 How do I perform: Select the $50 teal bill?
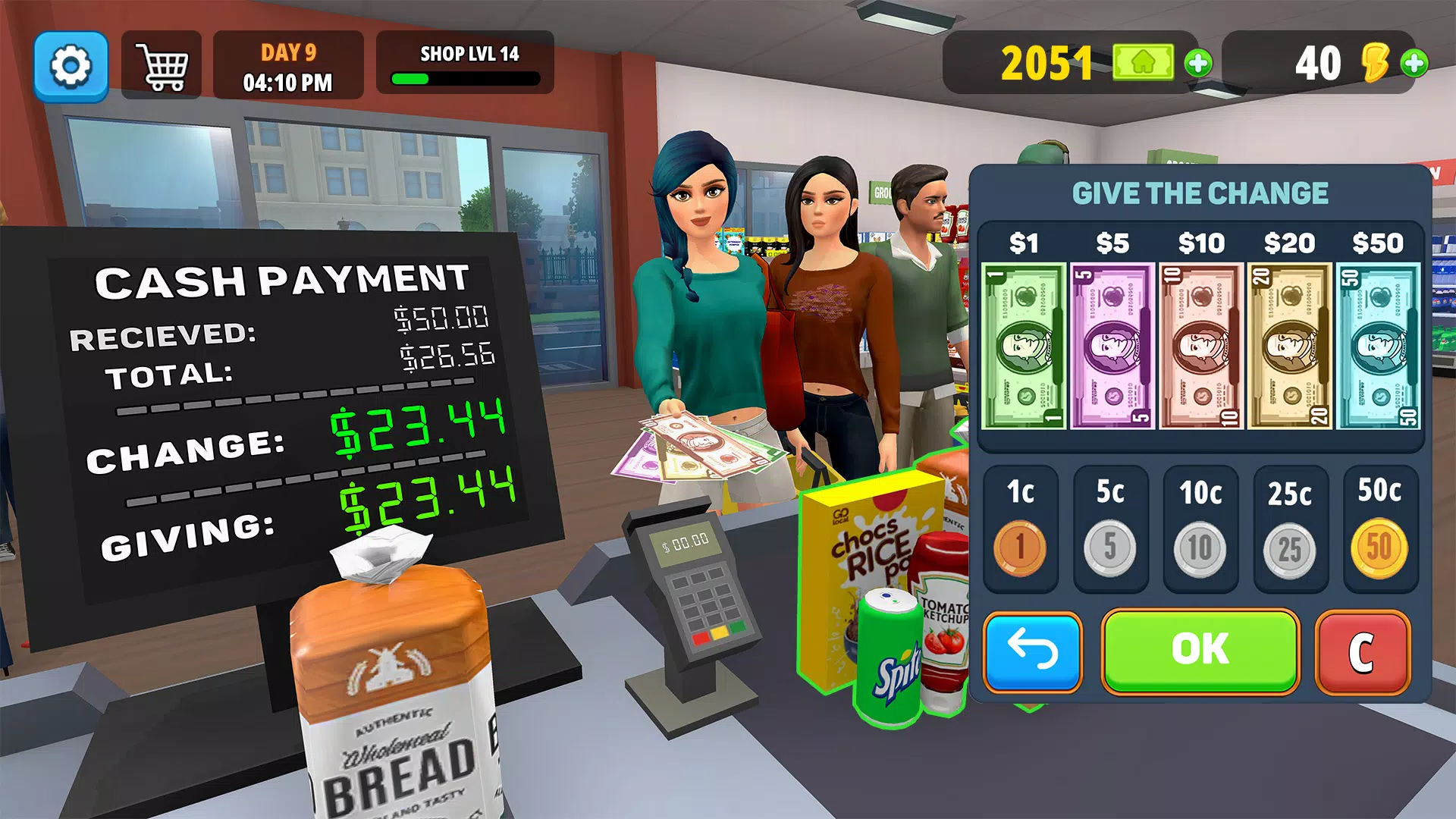1378,347
